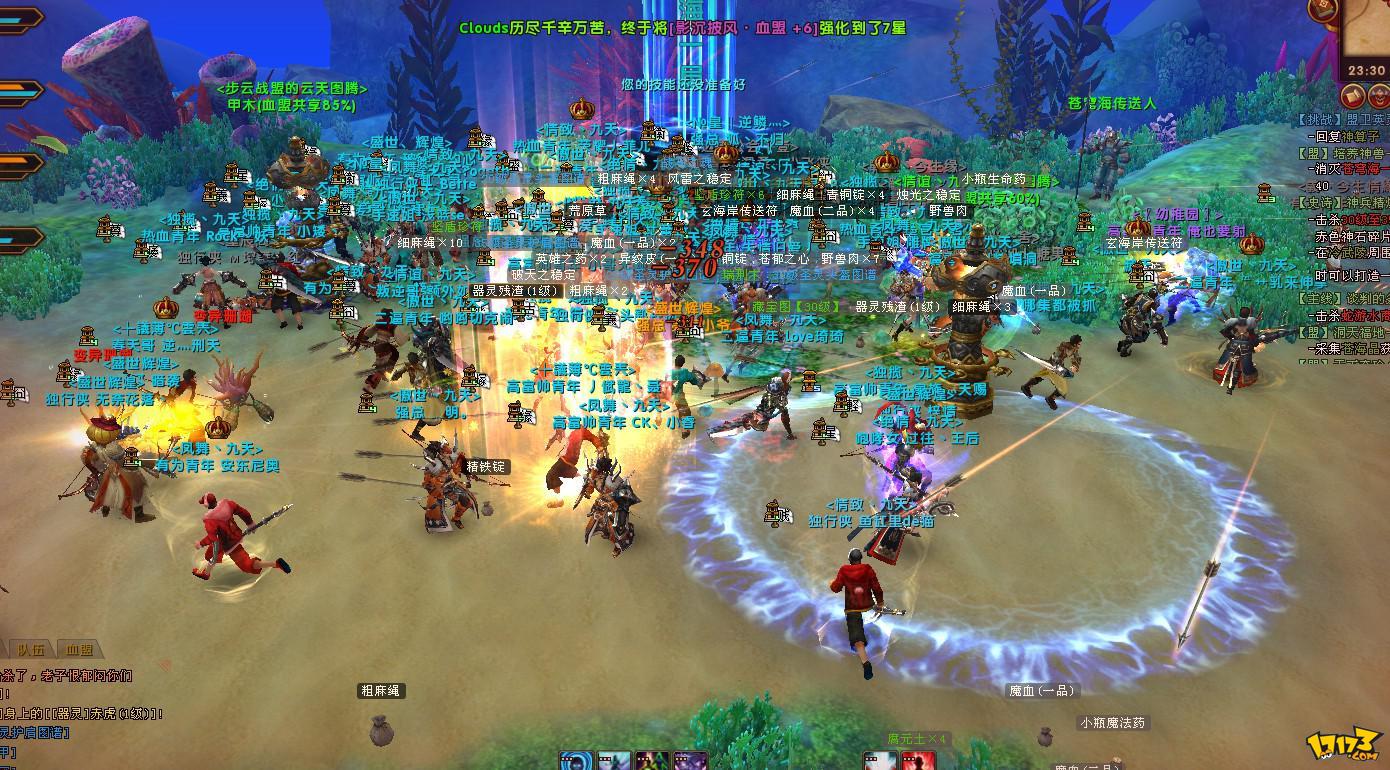Use the pale cyan figure skill
The width and height of the screenshot is (1390, 770).
click(x=614, y=762)
